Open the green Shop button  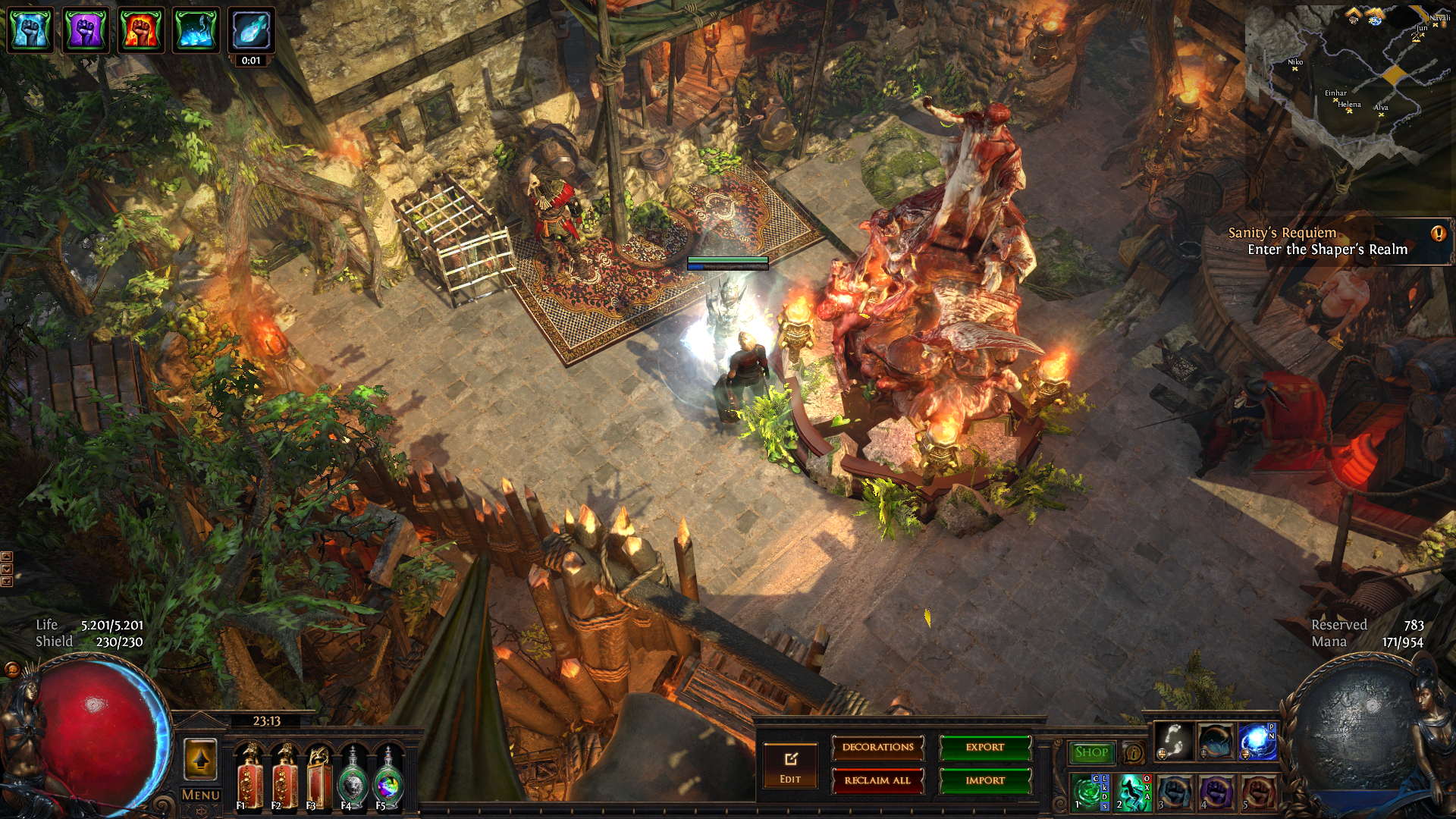(1091, 752)
